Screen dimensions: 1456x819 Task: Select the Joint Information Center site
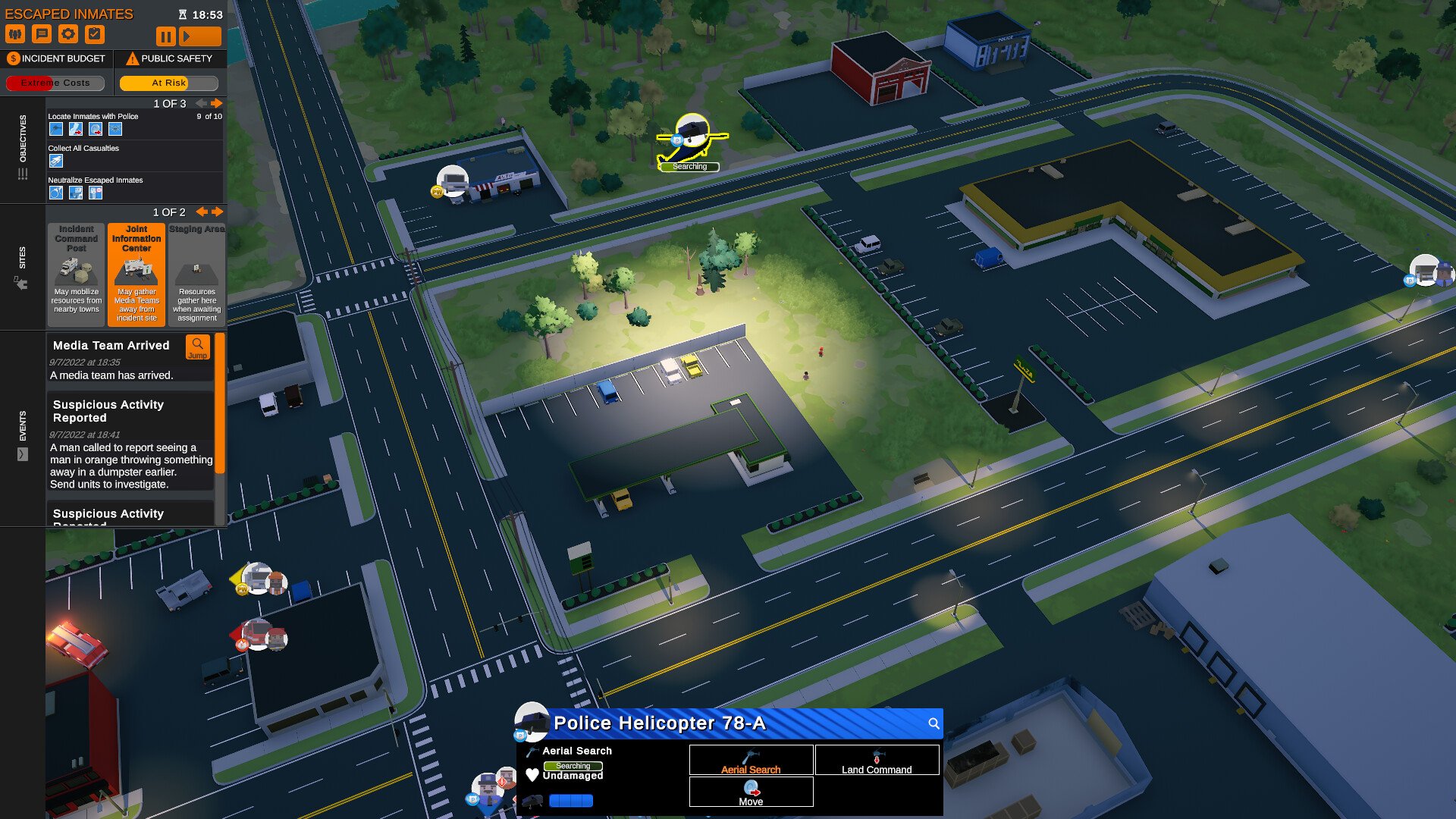[136, 274]
